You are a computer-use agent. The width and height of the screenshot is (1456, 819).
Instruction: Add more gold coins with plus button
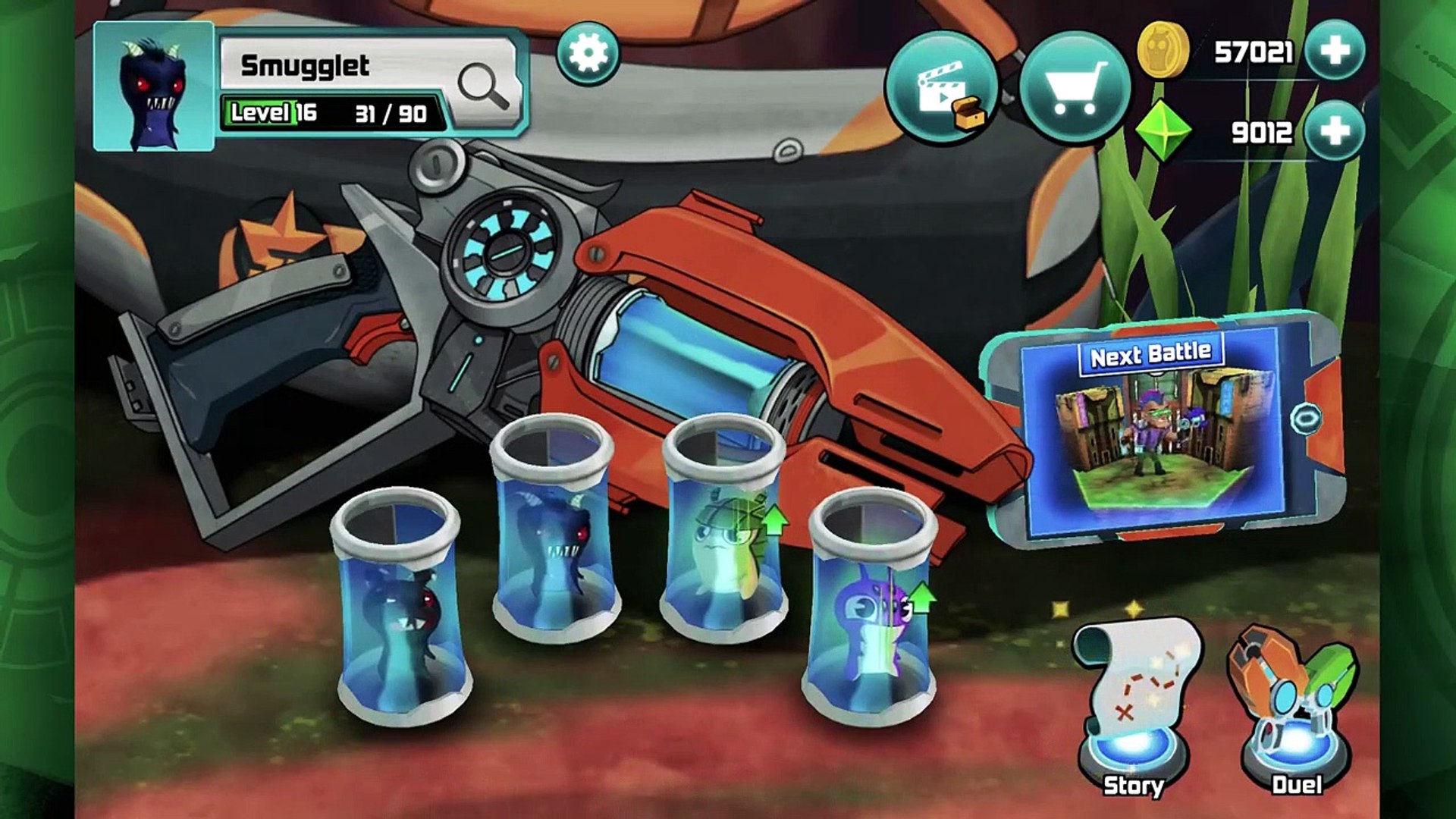pos(1335,51)
